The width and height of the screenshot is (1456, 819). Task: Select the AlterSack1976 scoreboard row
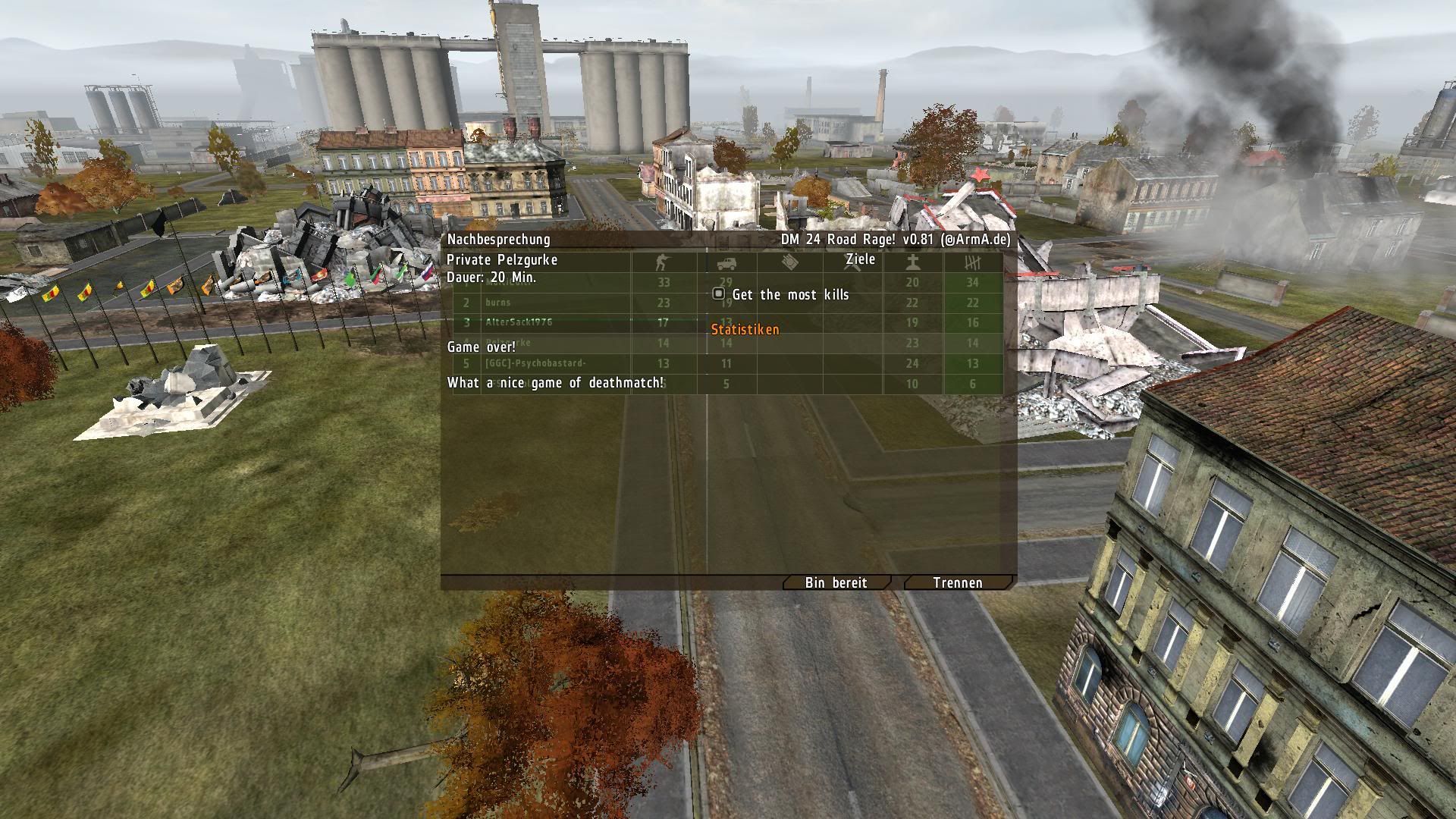tap(519, 322)
